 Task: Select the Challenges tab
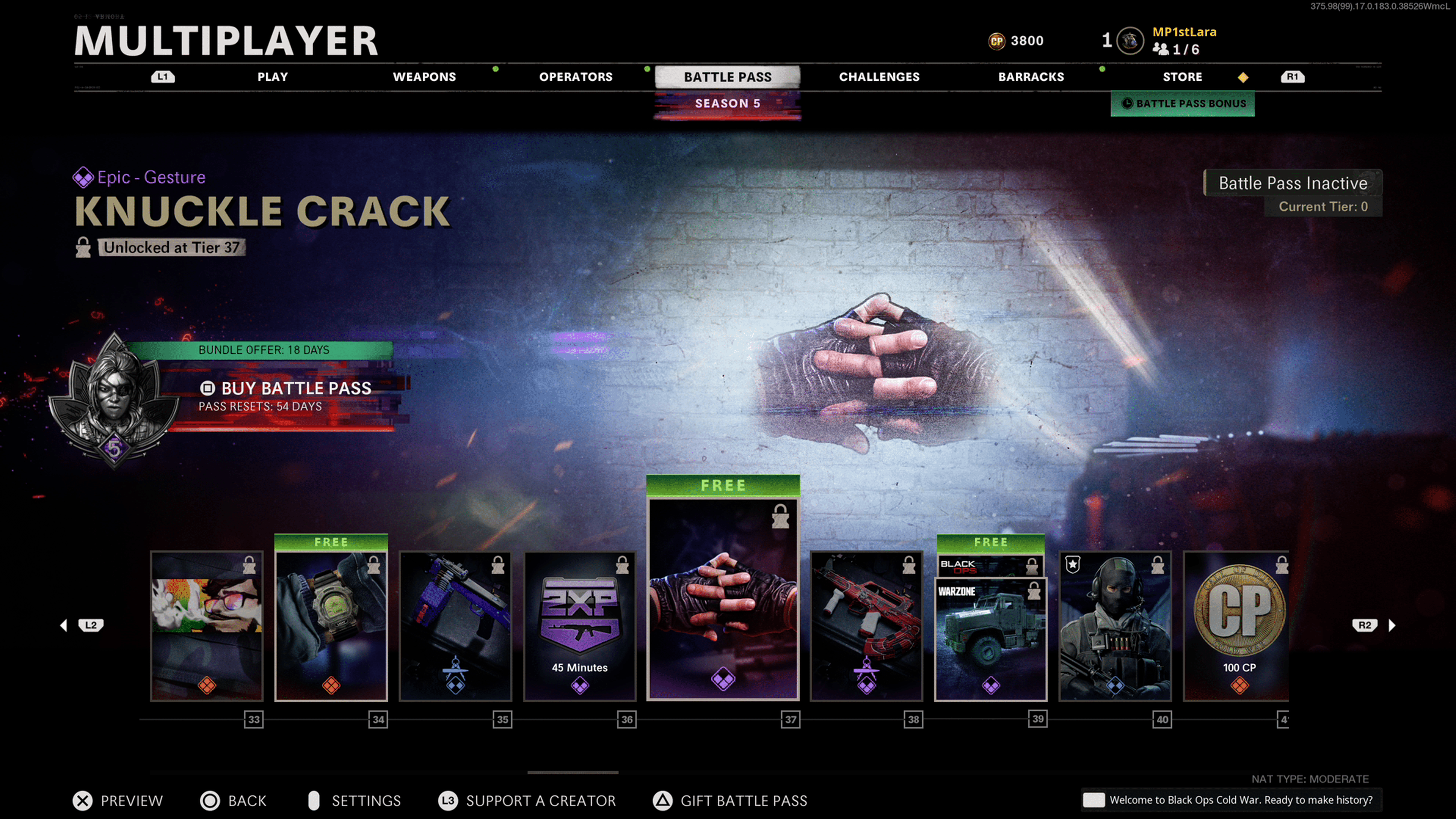[879, 77]
